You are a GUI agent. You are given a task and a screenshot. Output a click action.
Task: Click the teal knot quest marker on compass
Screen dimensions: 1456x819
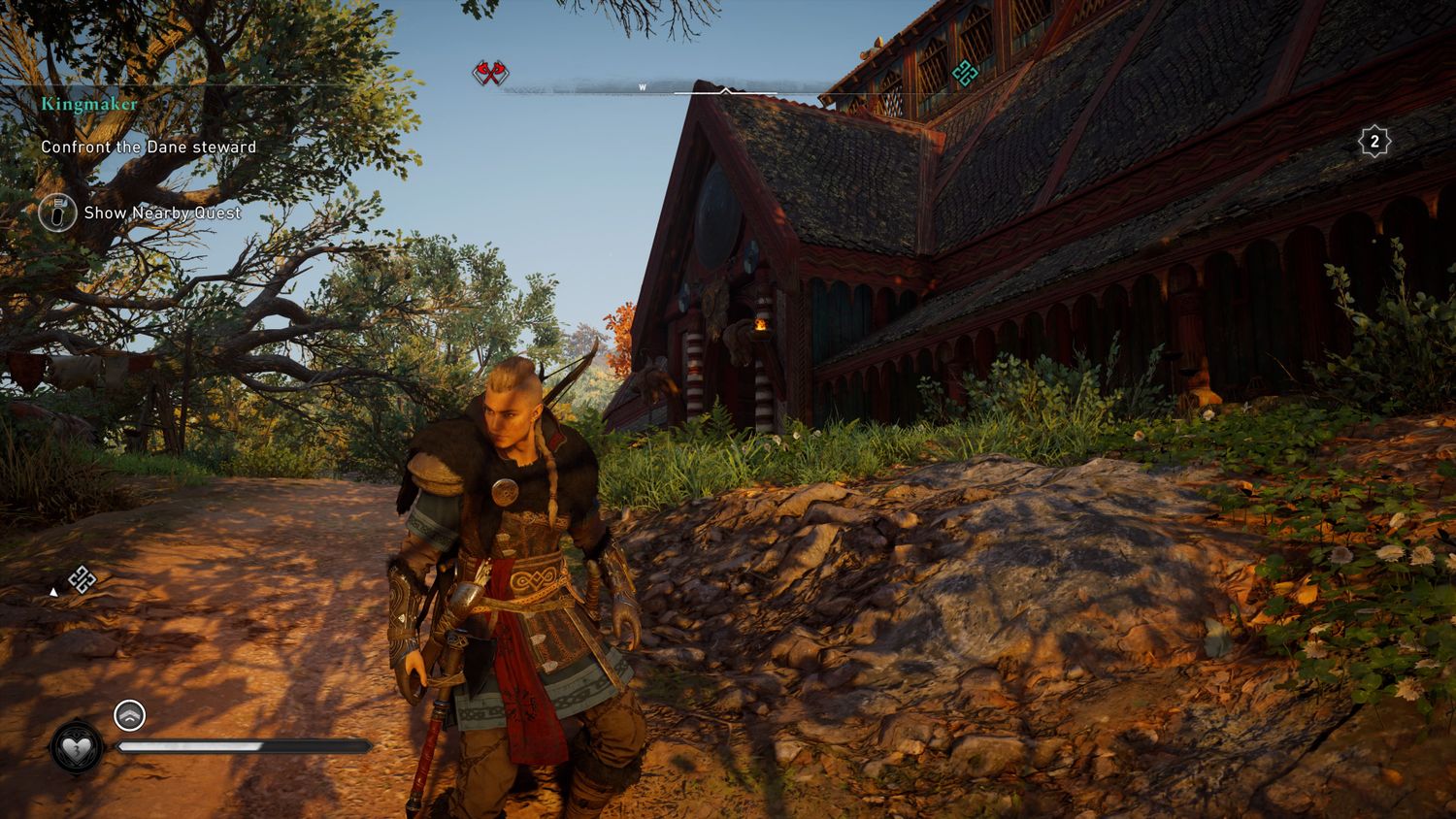[x=964, y=72]
